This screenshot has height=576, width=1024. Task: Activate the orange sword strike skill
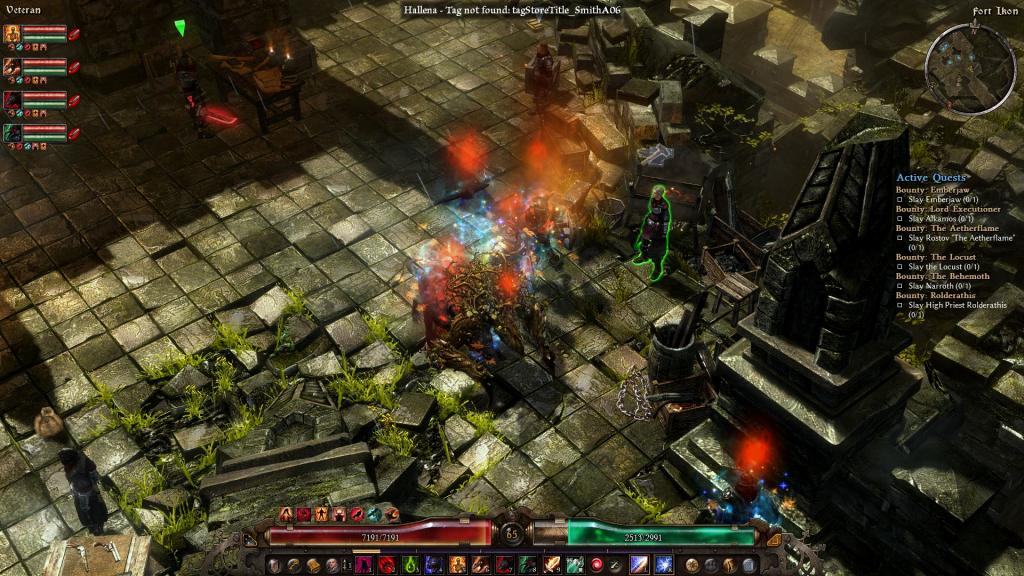(550, 565)
